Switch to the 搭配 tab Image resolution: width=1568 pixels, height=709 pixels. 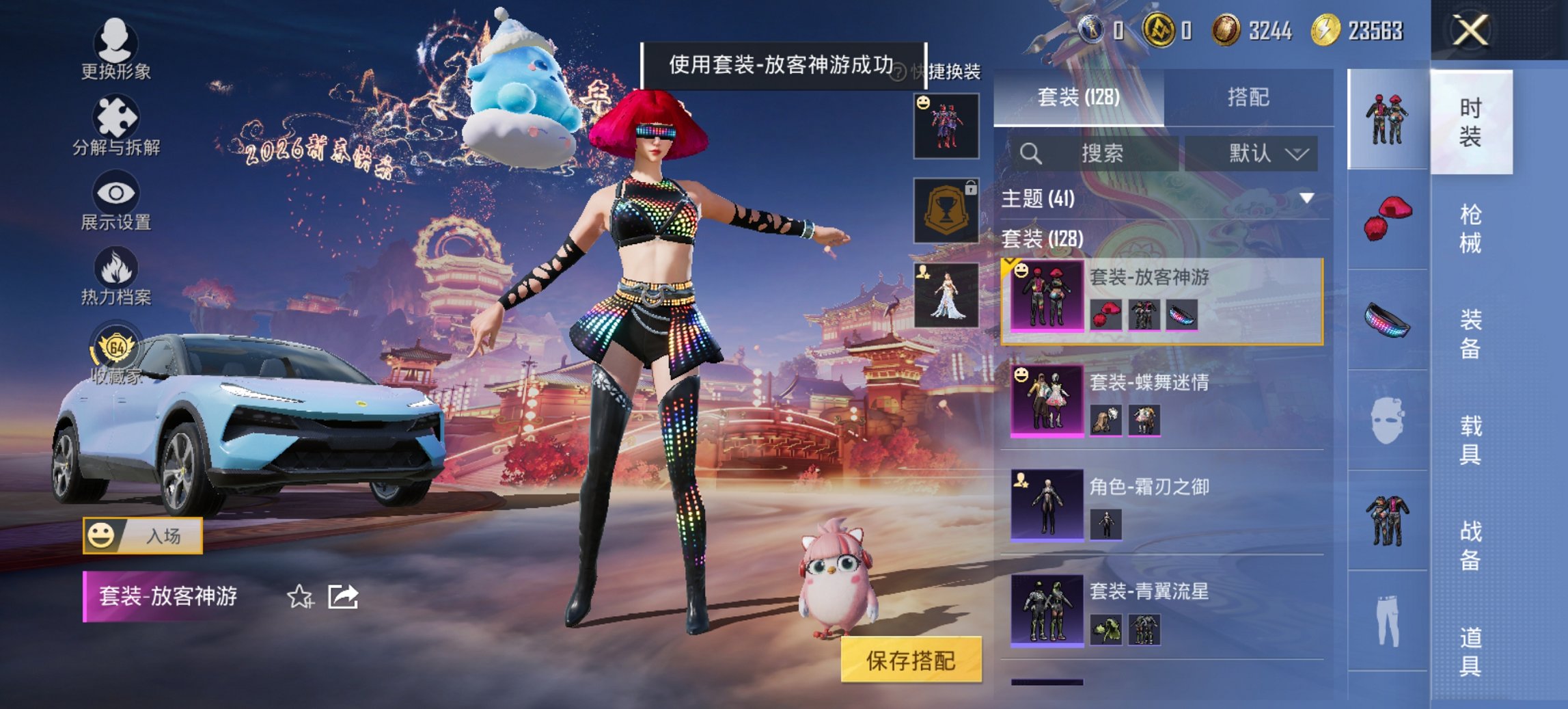[1250, 97]
